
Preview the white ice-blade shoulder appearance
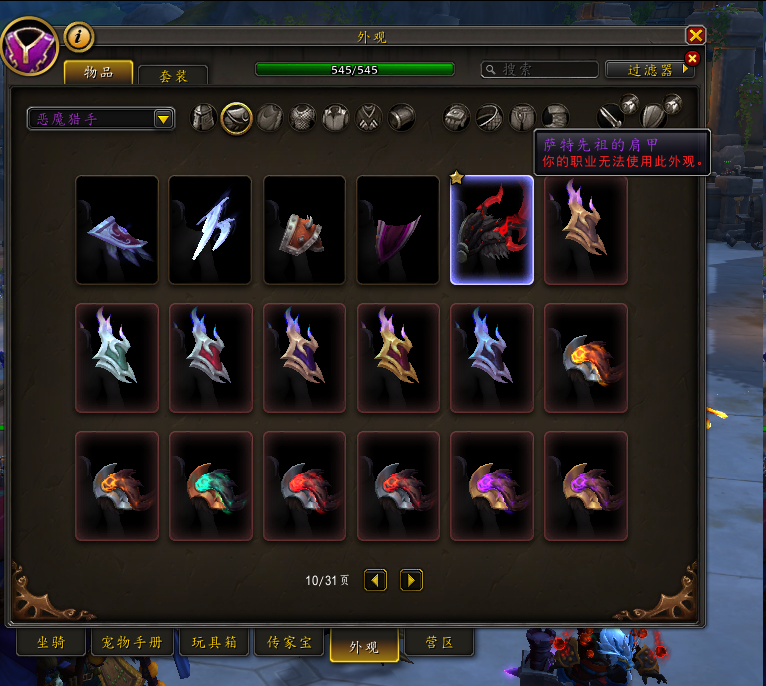211,230
